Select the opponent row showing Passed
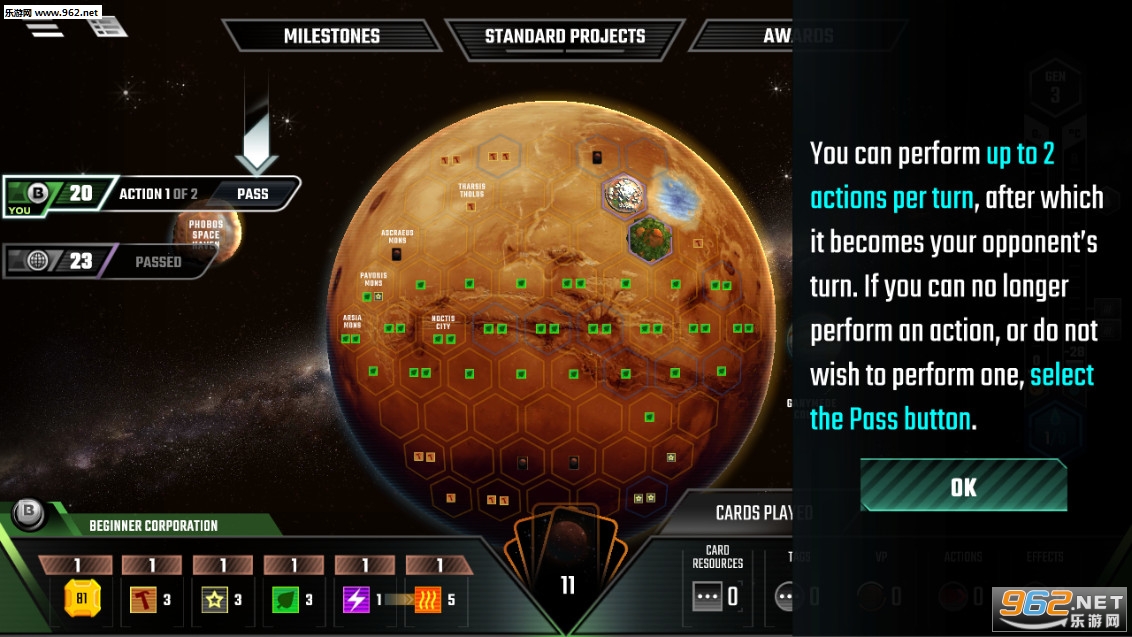The image size is (1132, 637). pyautogui.click(x=110, y=261)
